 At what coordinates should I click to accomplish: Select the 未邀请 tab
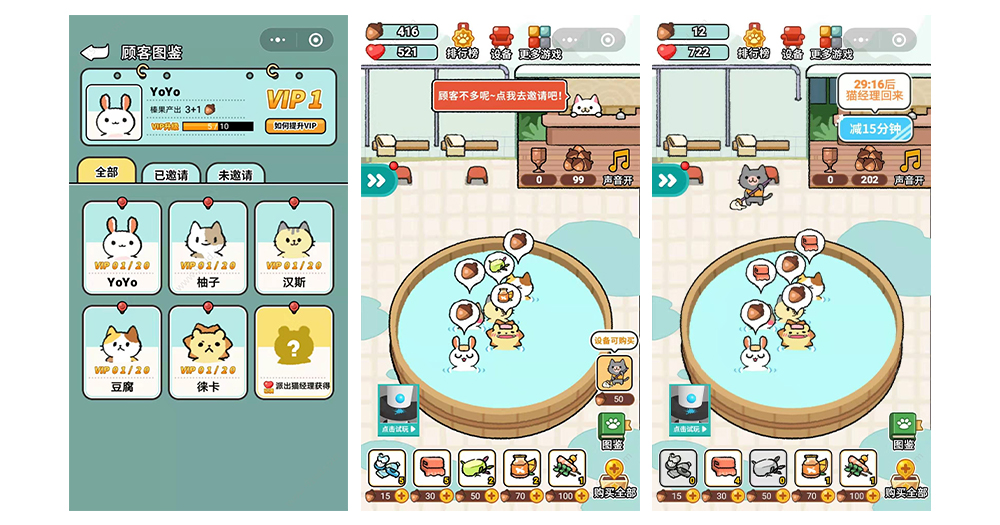[x=234, y=175]
